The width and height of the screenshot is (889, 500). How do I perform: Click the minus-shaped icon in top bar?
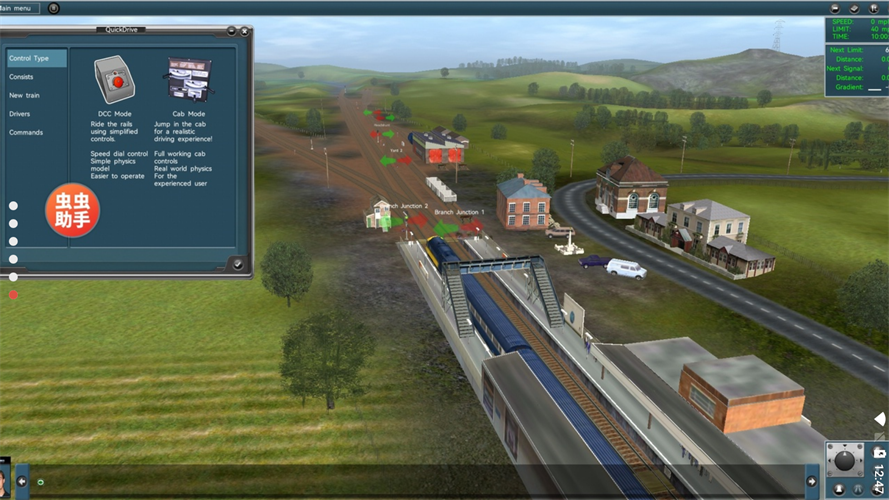835,8
